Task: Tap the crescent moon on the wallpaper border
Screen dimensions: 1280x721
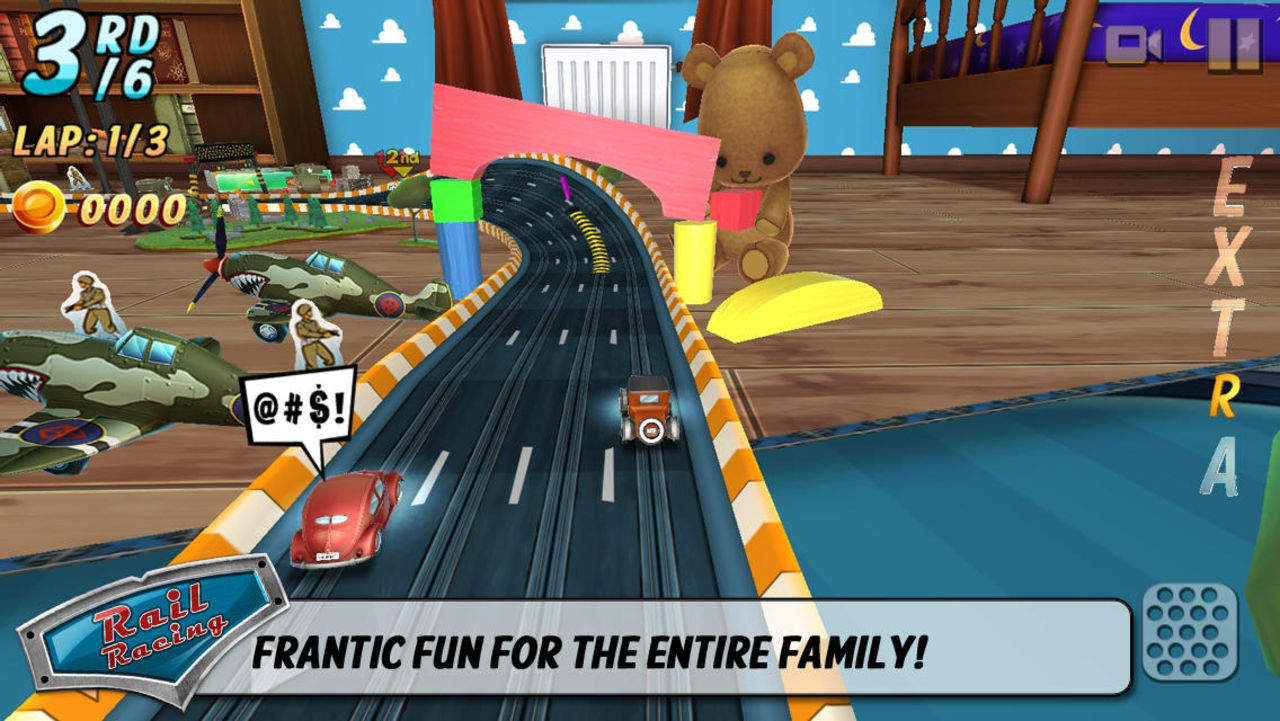Action: coord(1192,30)
